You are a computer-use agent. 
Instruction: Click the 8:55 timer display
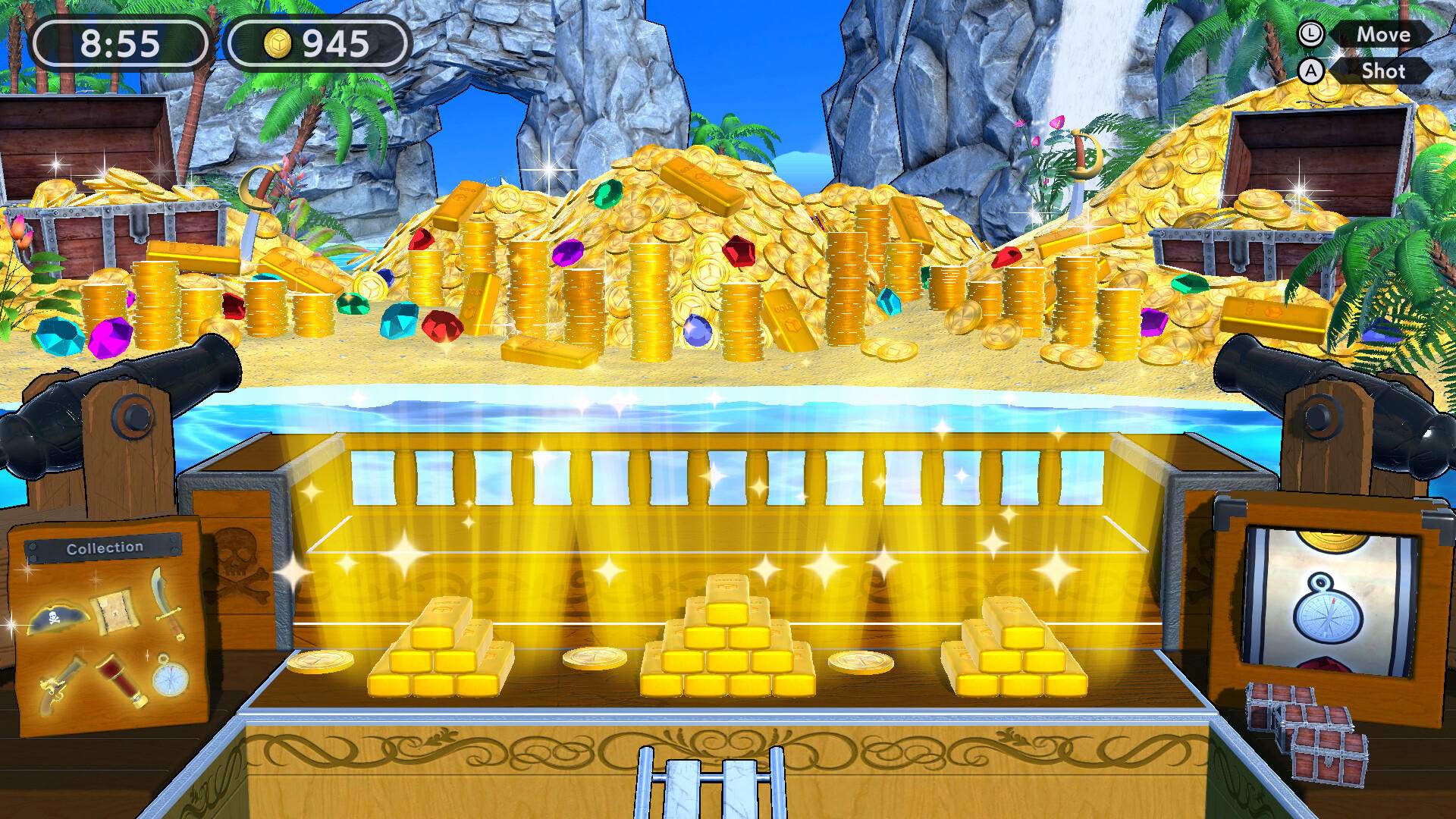click(x=121, y=43)
